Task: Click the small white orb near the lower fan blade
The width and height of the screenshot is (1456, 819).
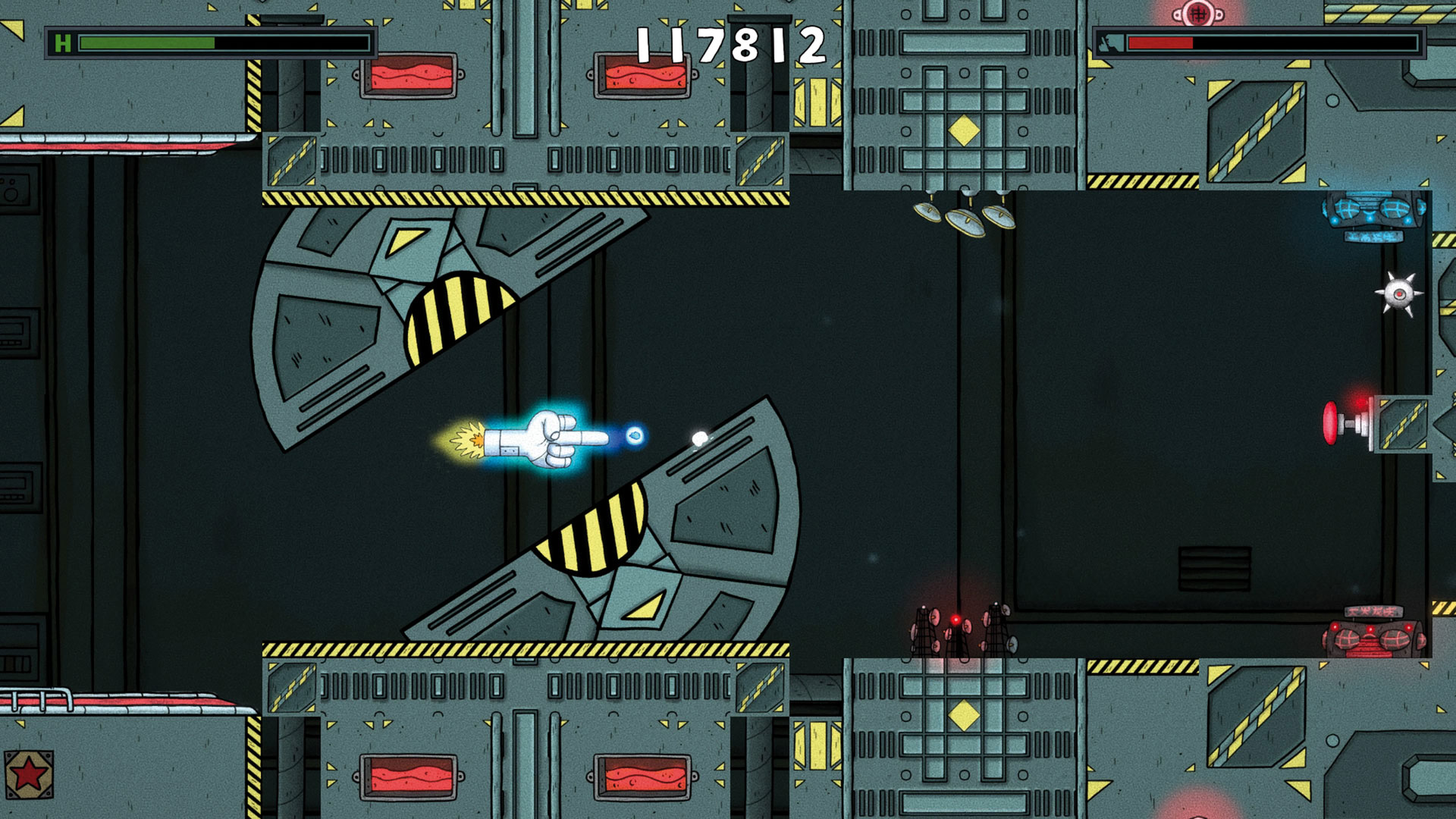Action: point(698,438)
